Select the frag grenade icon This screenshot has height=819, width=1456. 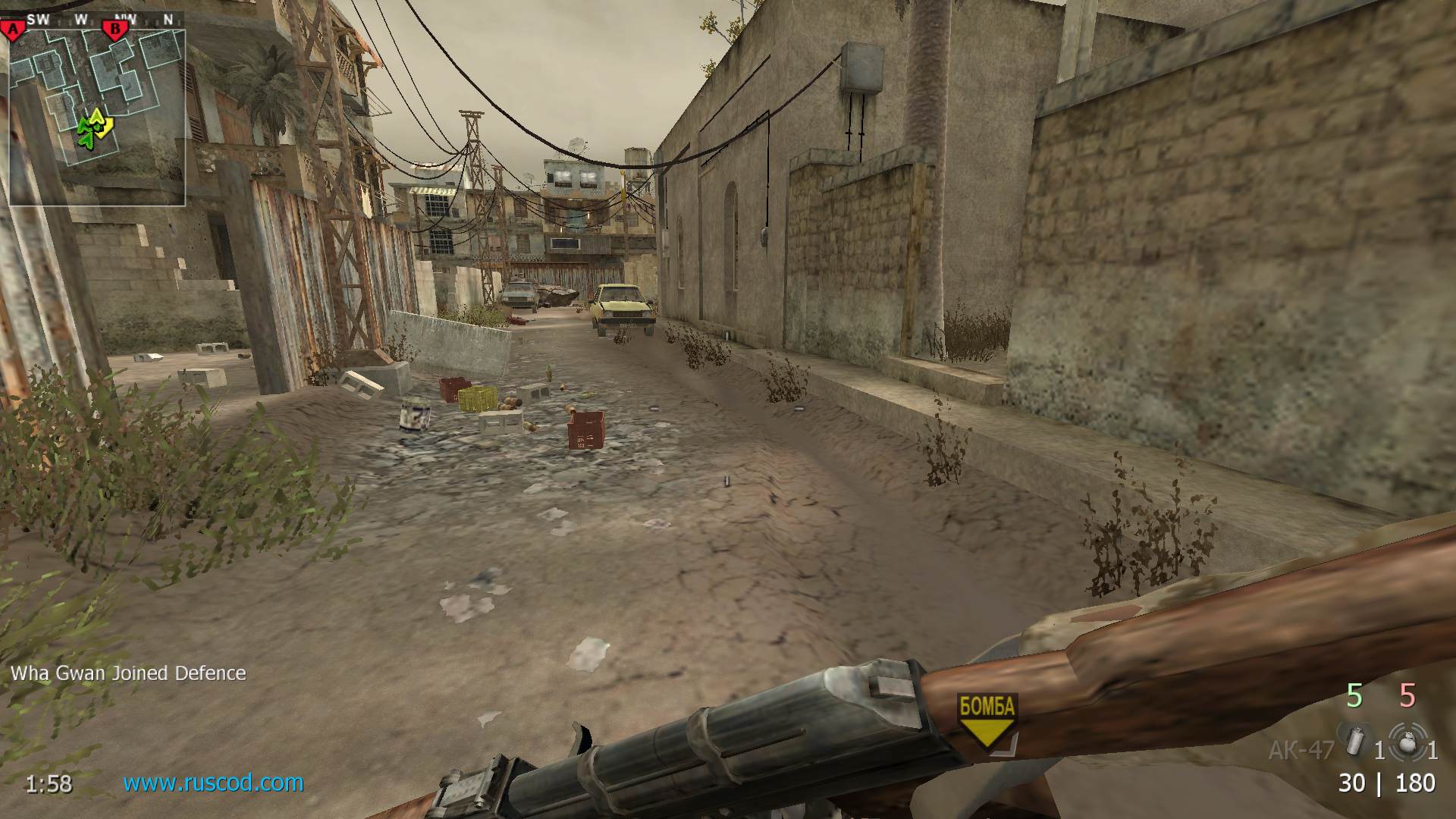pyautogui.click(x=1408, y=742)
